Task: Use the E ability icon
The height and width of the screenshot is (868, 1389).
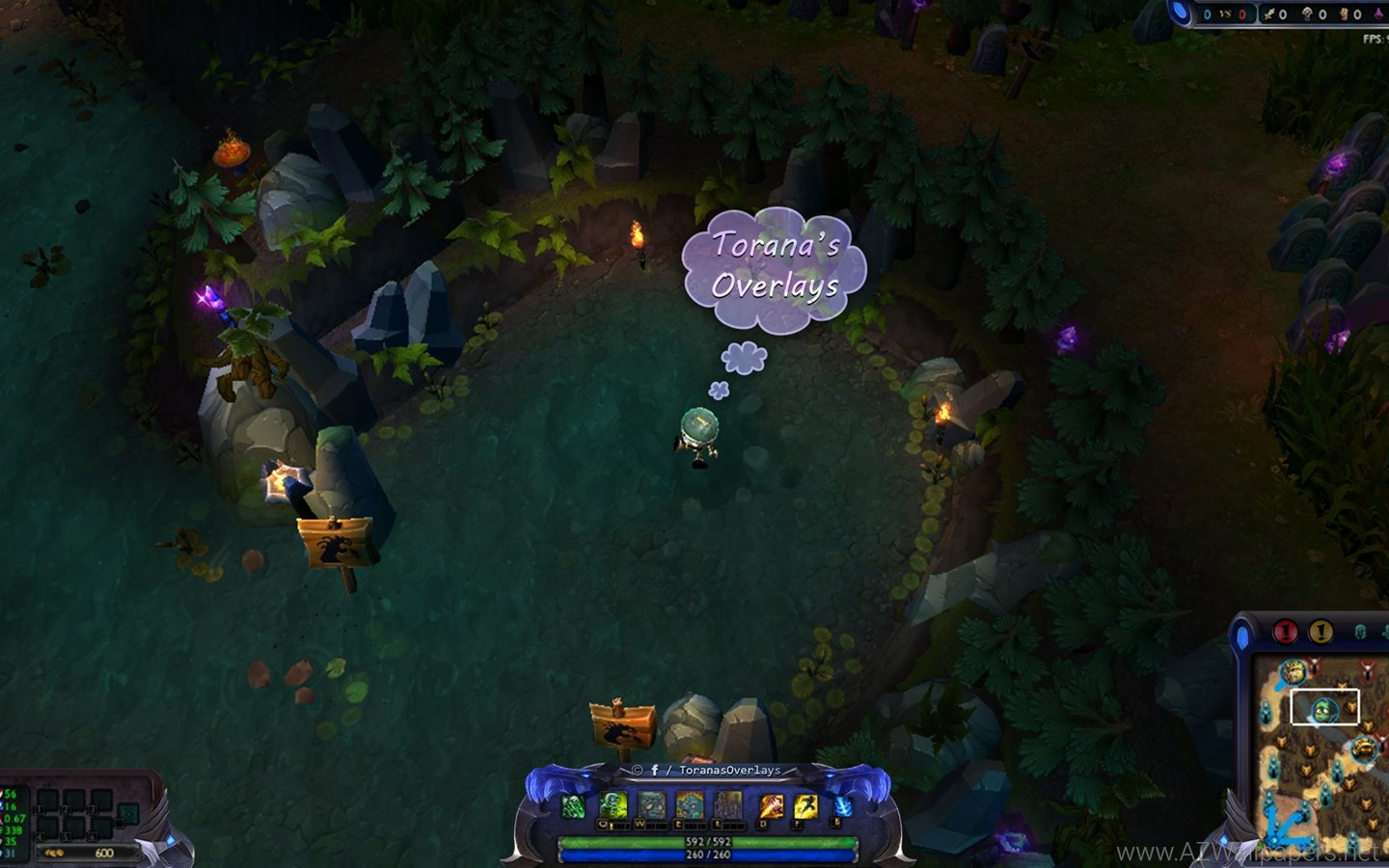Action: [690, 805]
